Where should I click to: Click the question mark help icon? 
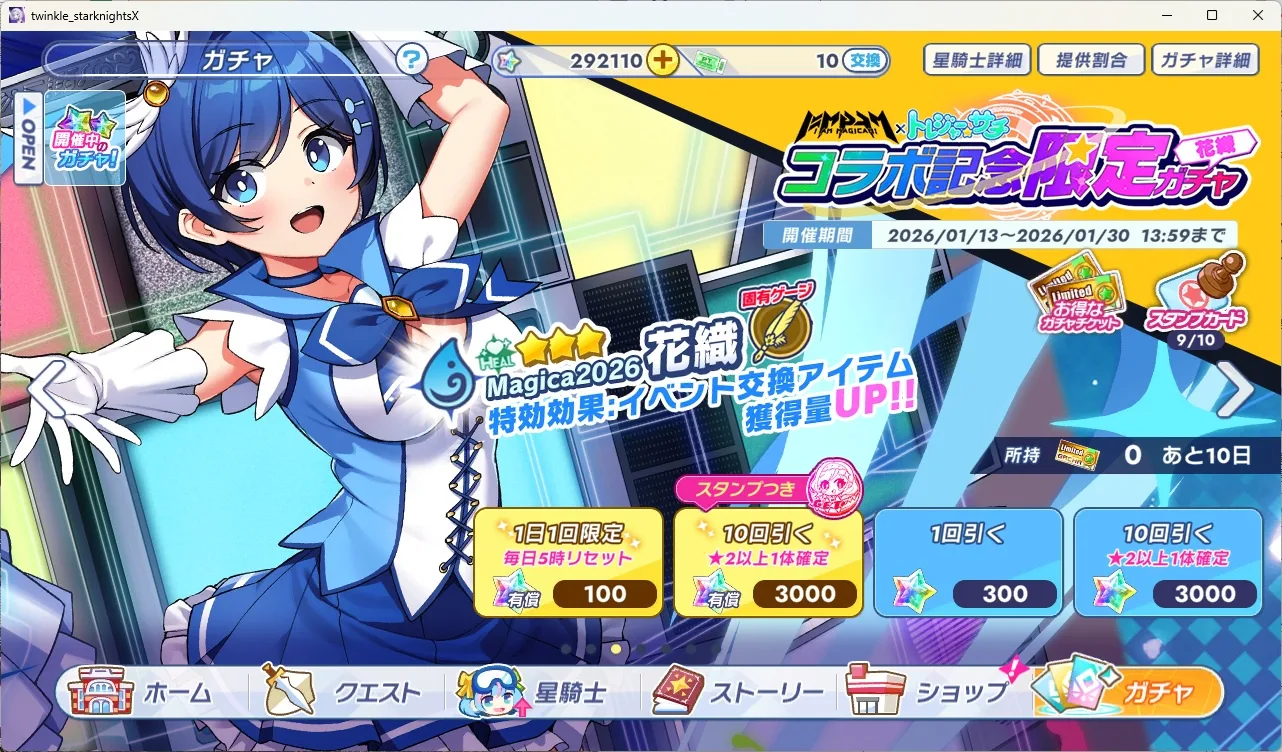412,60
